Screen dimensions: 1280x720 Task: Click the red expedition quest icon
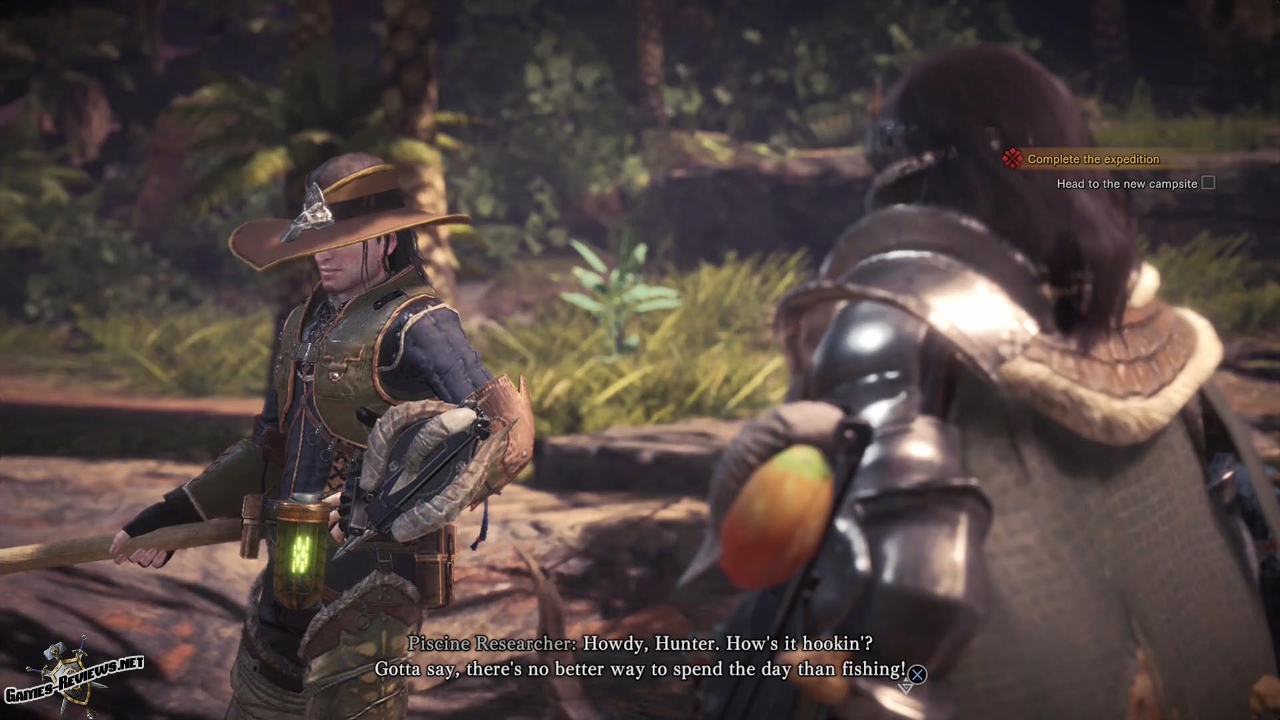[1012, 159]
